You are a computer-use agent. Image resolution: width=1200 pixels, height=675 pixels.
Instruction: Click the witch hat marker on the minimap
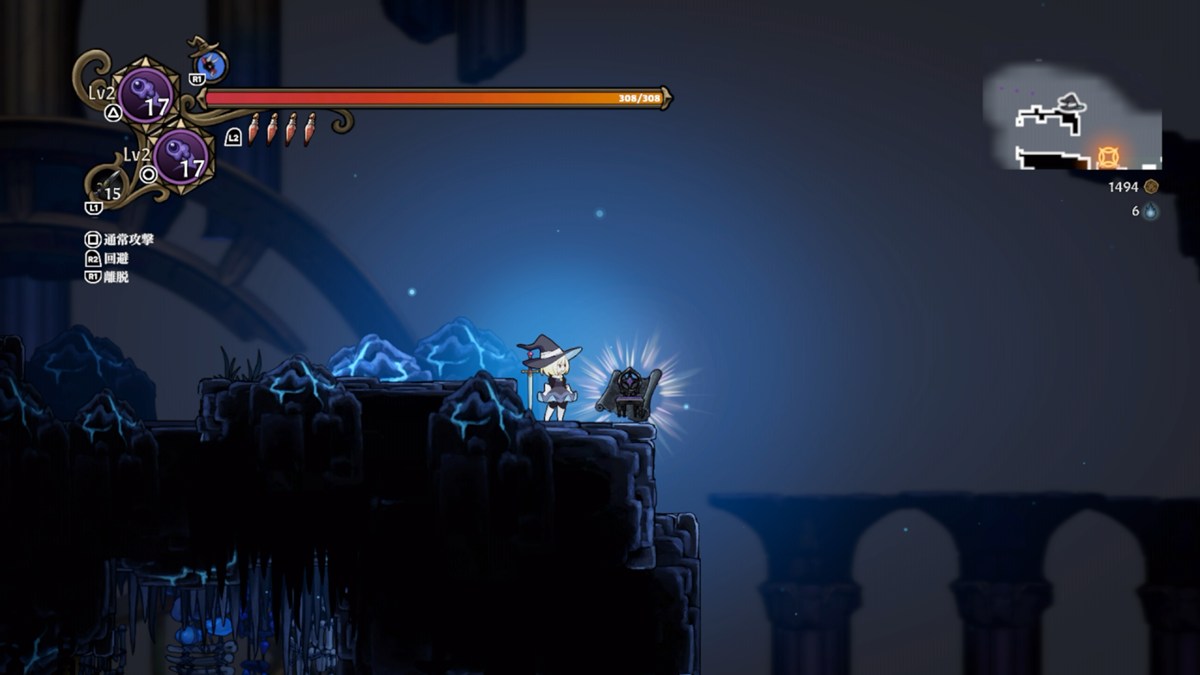pos(1071,102)
